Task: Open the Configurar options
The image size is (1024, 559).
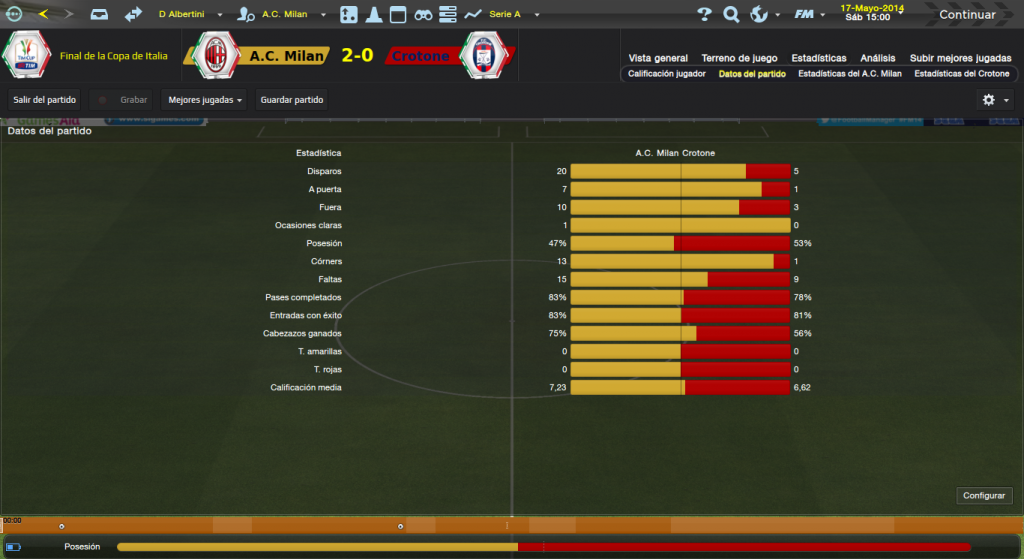Action: point(984,496)
